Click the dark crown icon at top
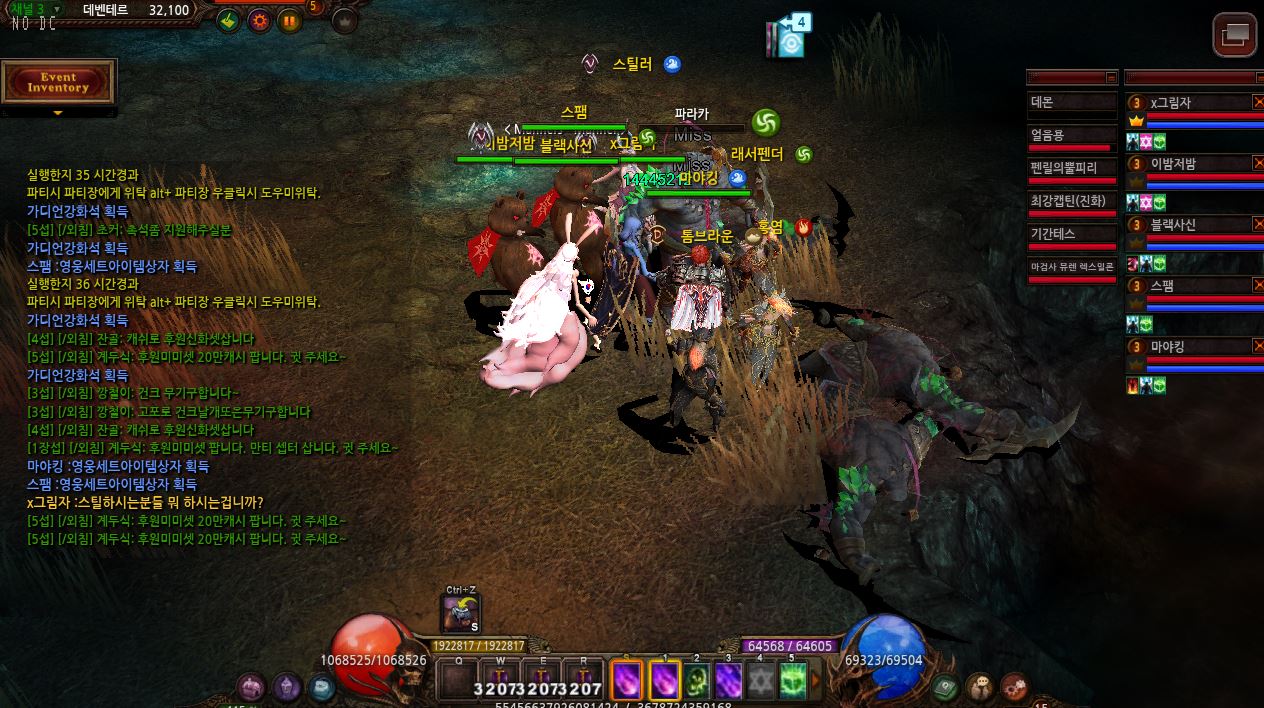 tap(344, 20)
